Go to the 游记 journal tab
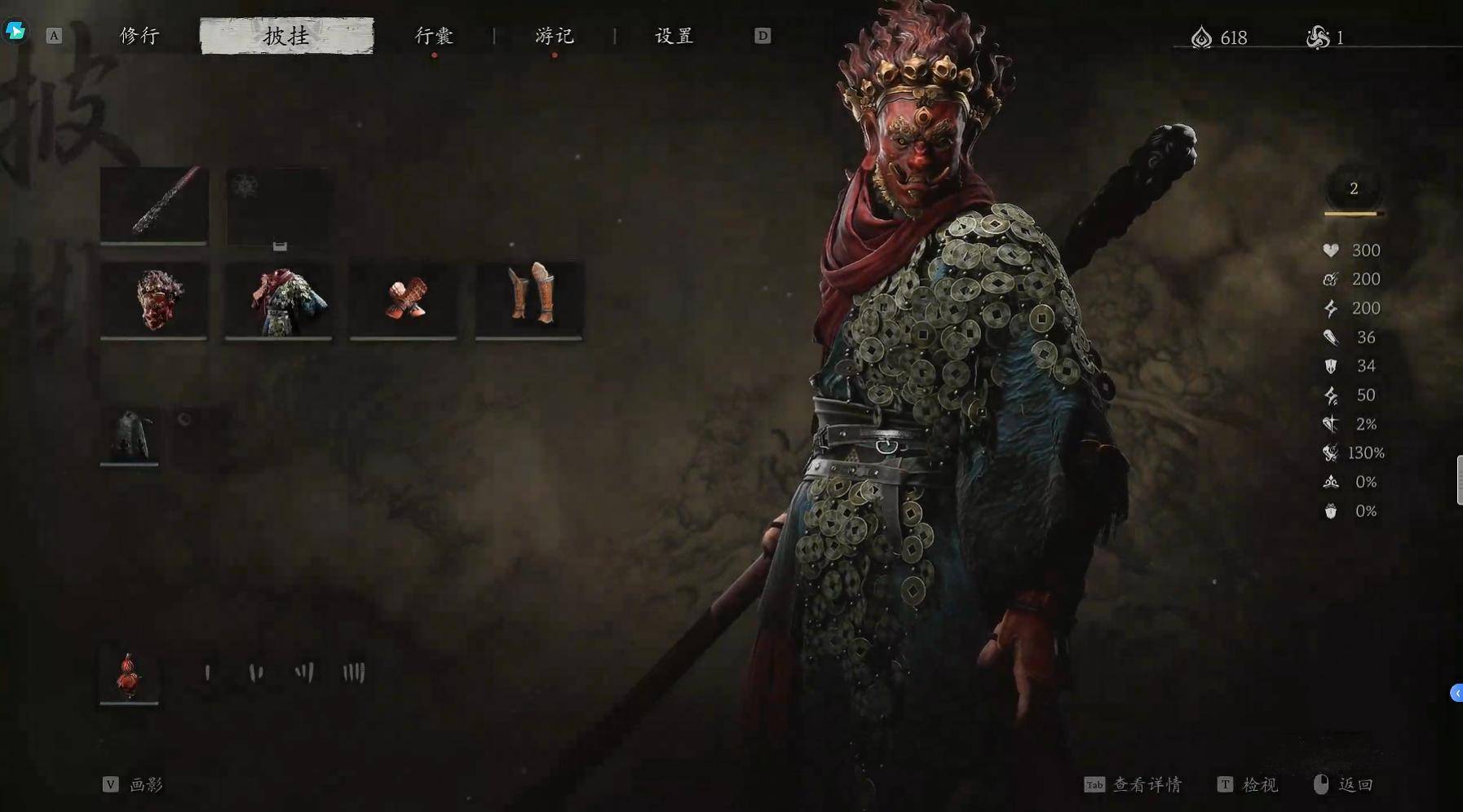This screenshot has height=812, width=1463. pyautogui.click(x=555, y=36)
